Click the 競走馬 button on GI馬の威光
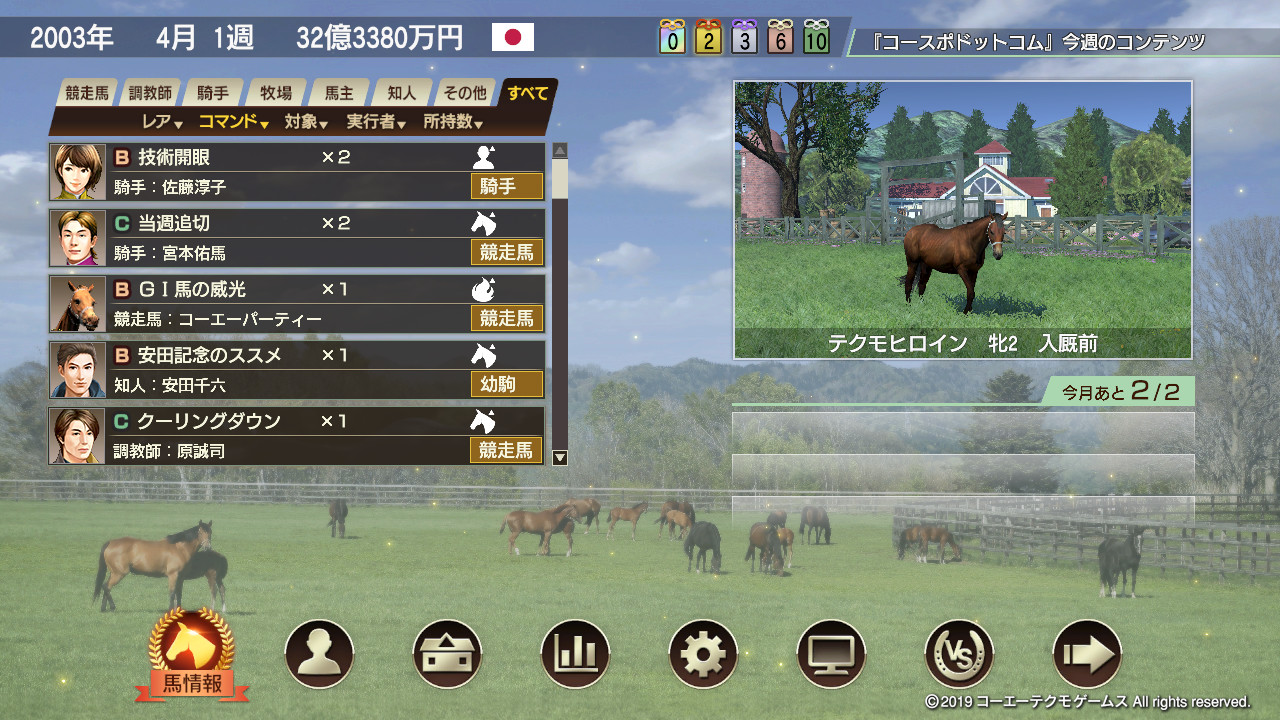This screenshot has width=1280, height=720. point(506,319)
